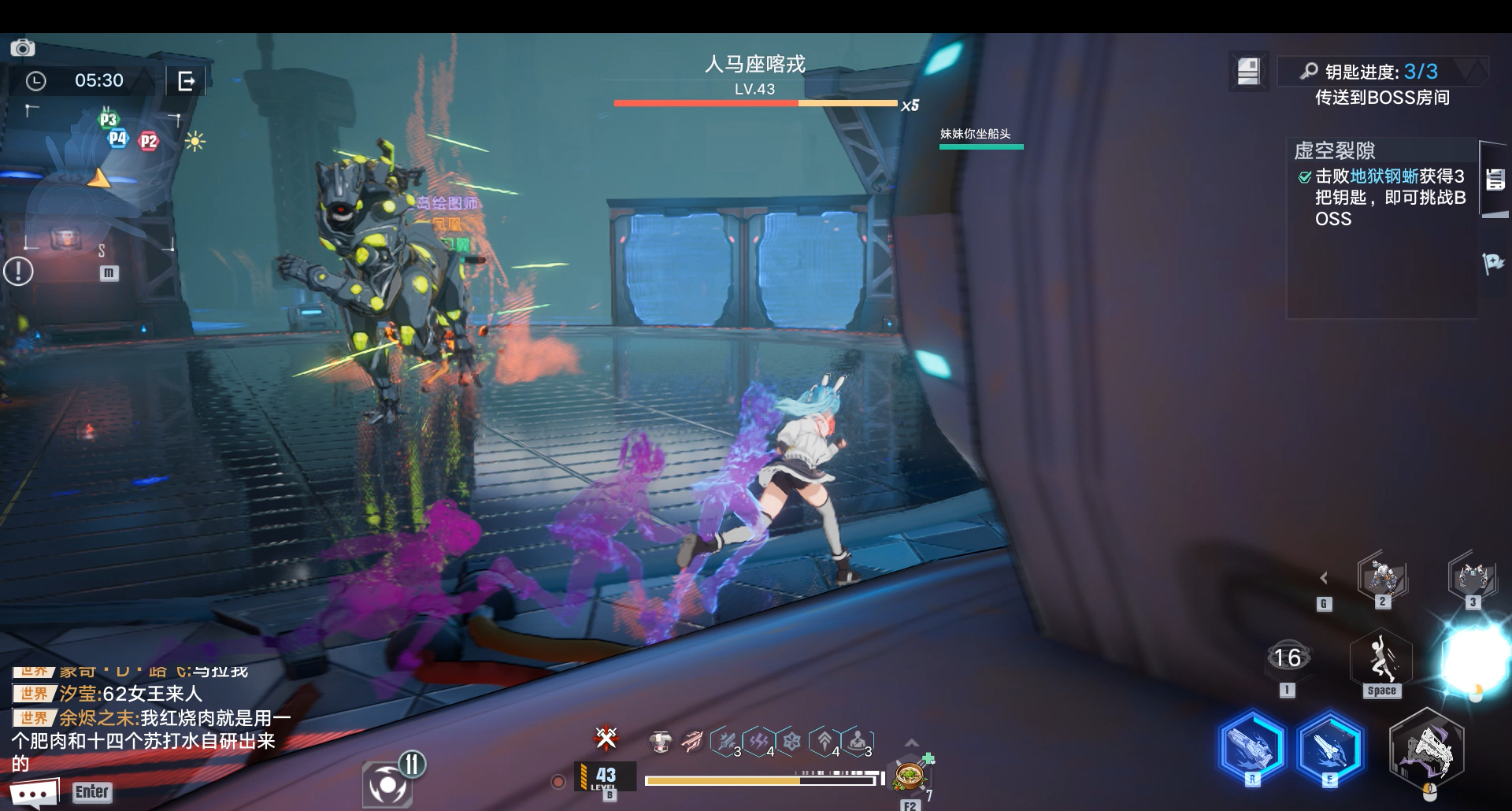Switch to the gun weapon on R
This screenshot has height=811, width=1512.
[x=1252, y=746]
